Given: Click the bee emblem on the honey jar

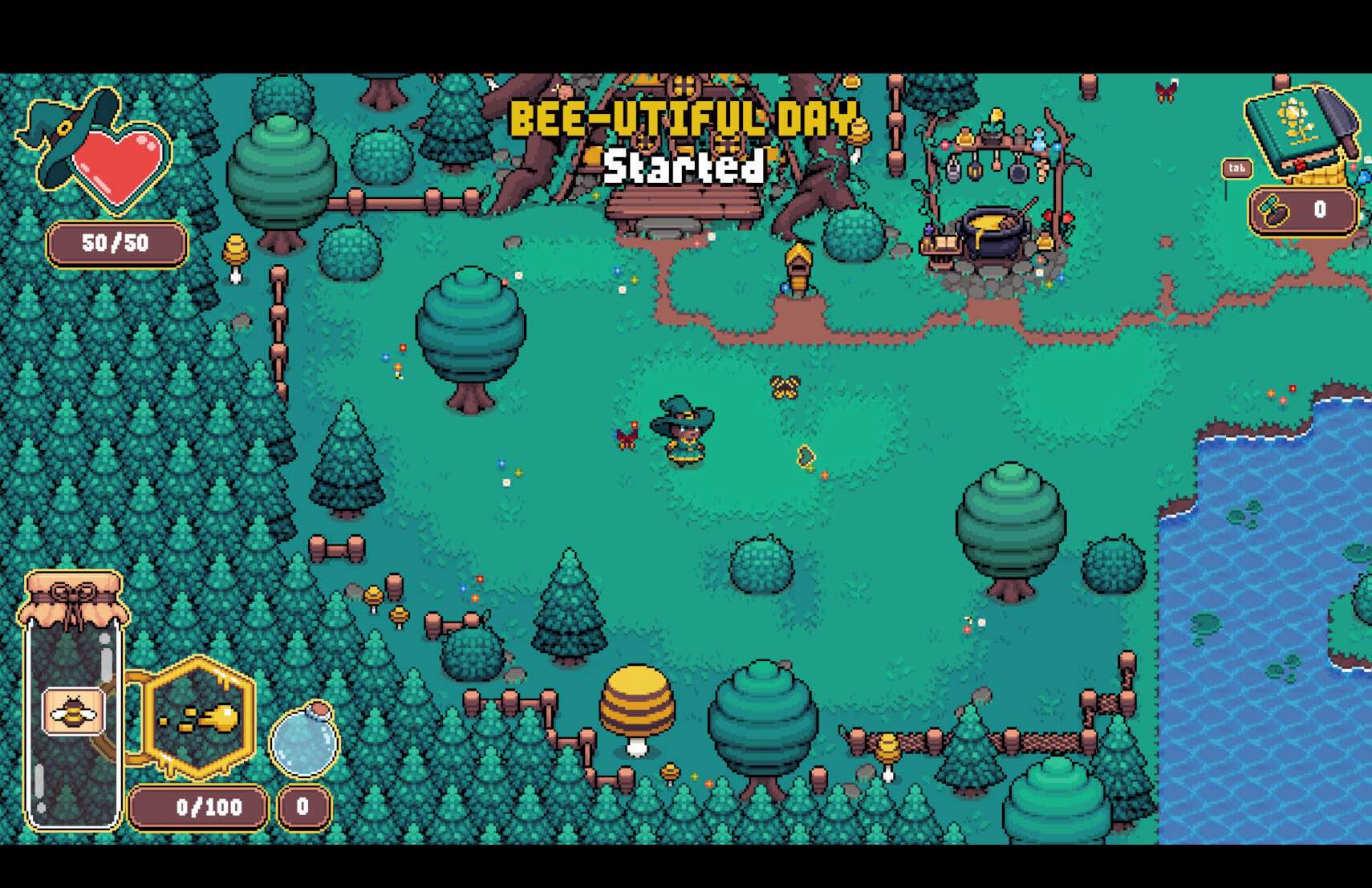Looking at the screenshot, I should coord(72,710).
